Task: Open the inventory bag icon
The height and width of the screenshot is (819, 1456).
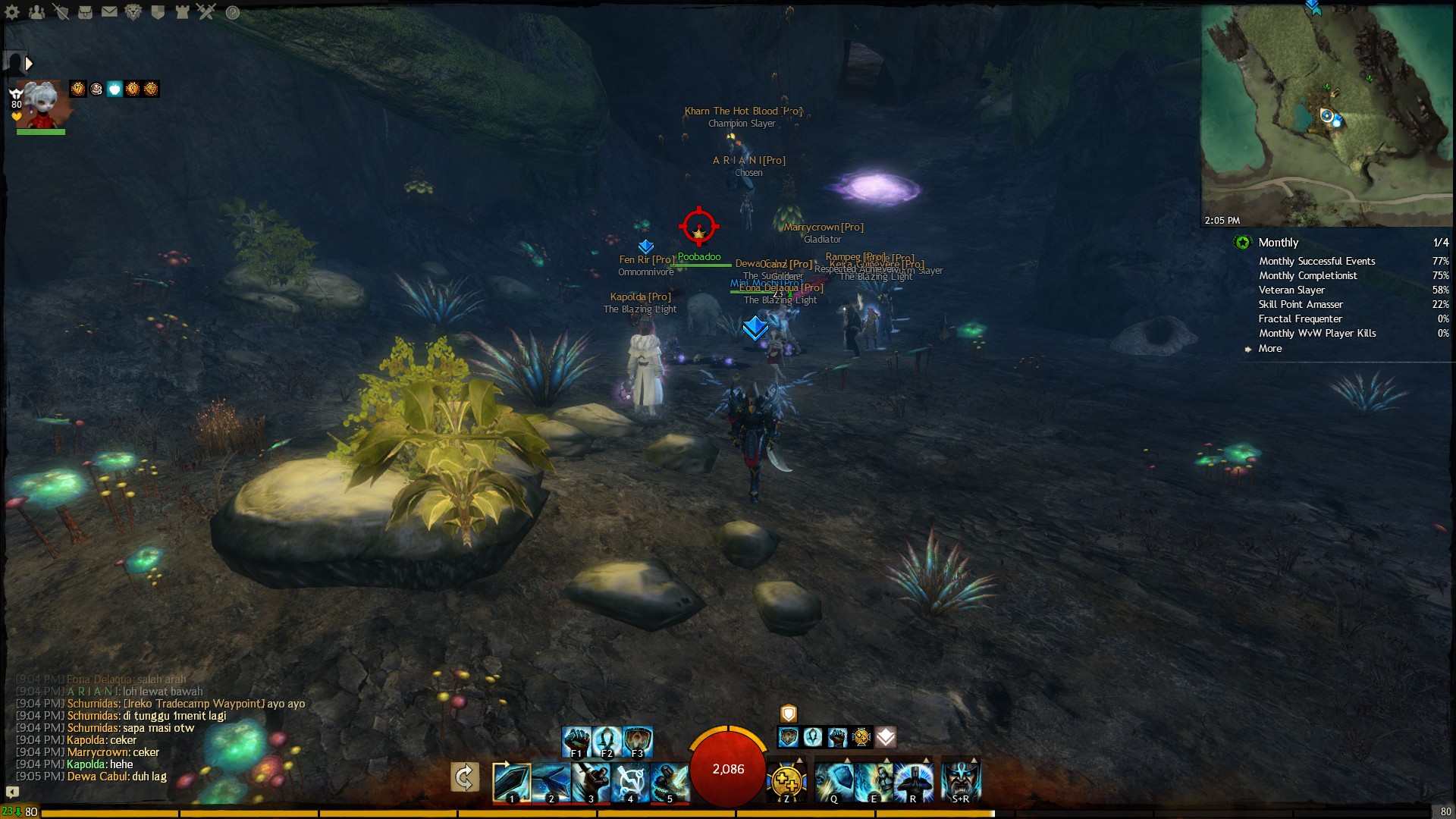Action: [x=86, y=12]
